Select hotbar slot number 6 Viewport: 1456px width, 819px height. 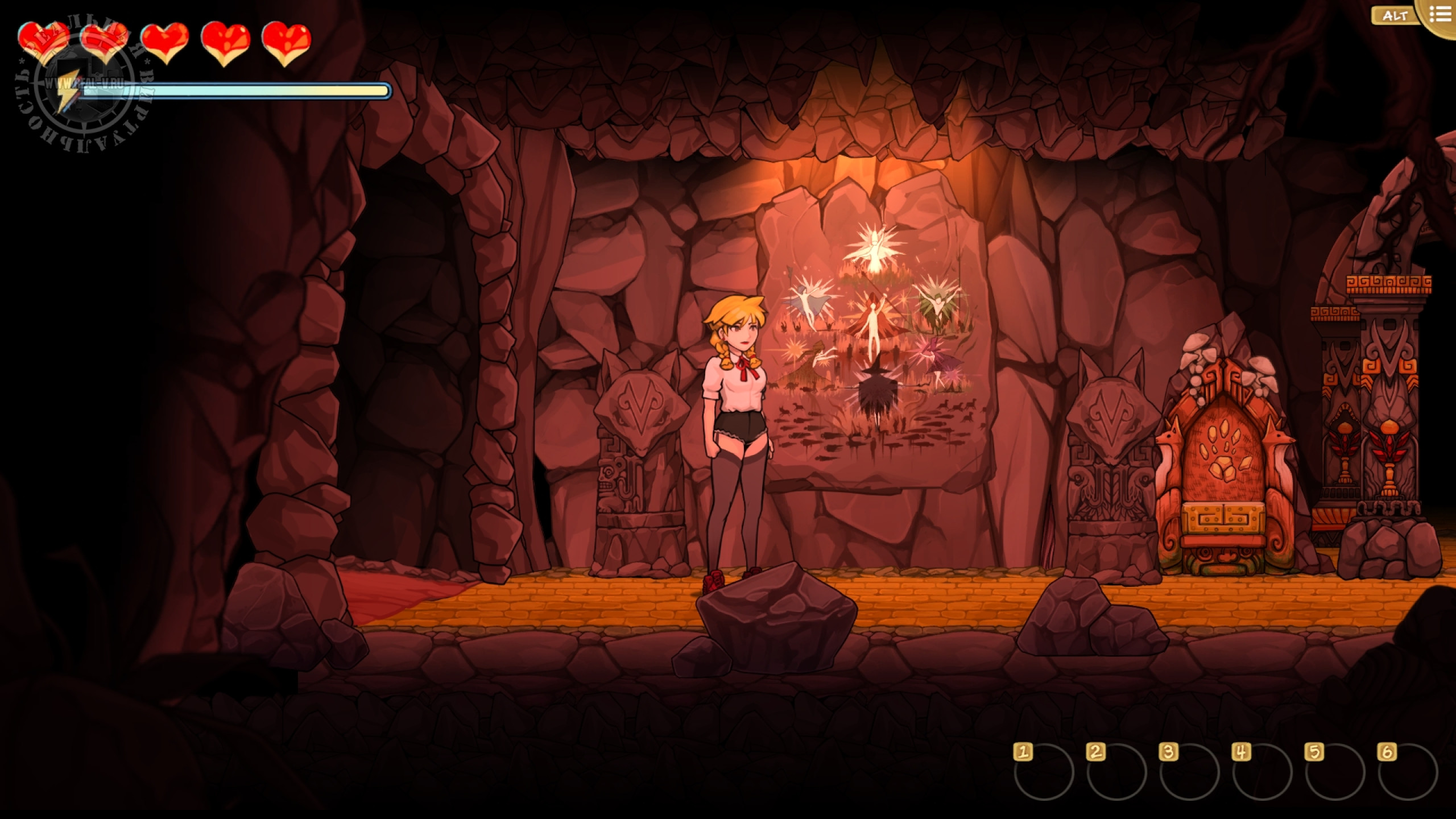1408,771
